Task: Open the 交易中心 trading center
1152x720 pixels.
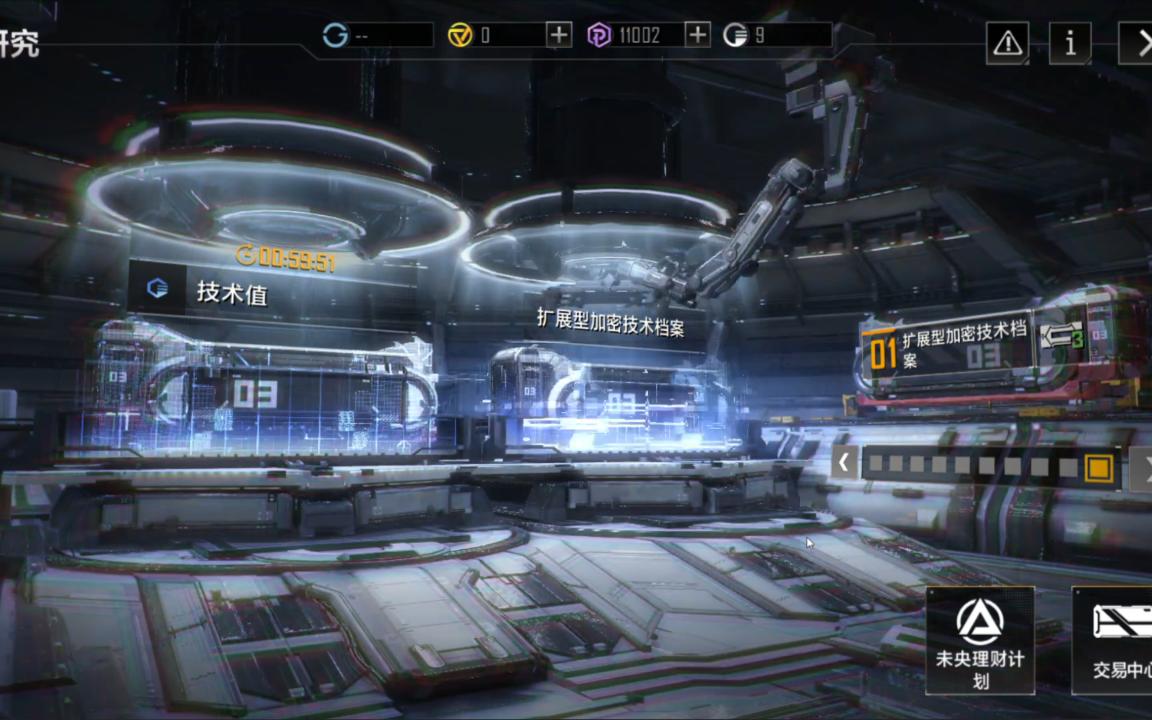Action: (x=1115, y=640)
